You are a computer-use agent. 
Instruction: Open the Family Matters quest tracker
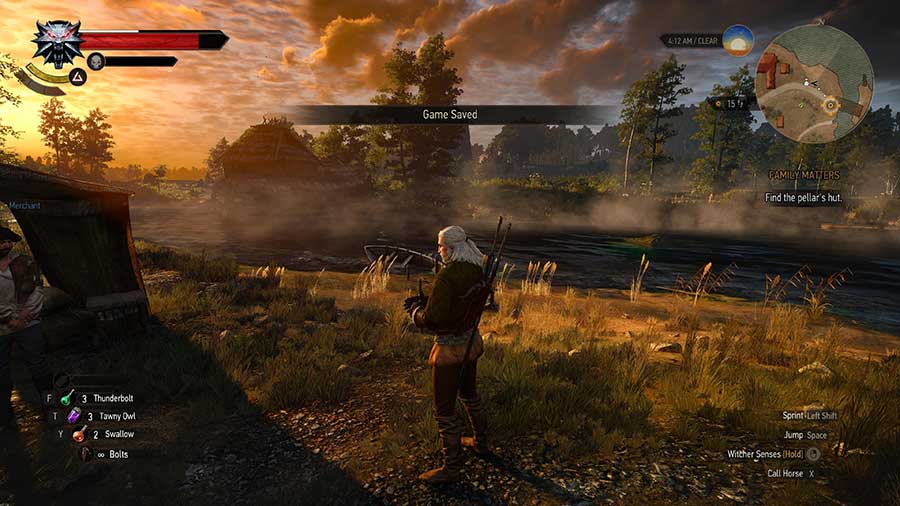(803, 174)
